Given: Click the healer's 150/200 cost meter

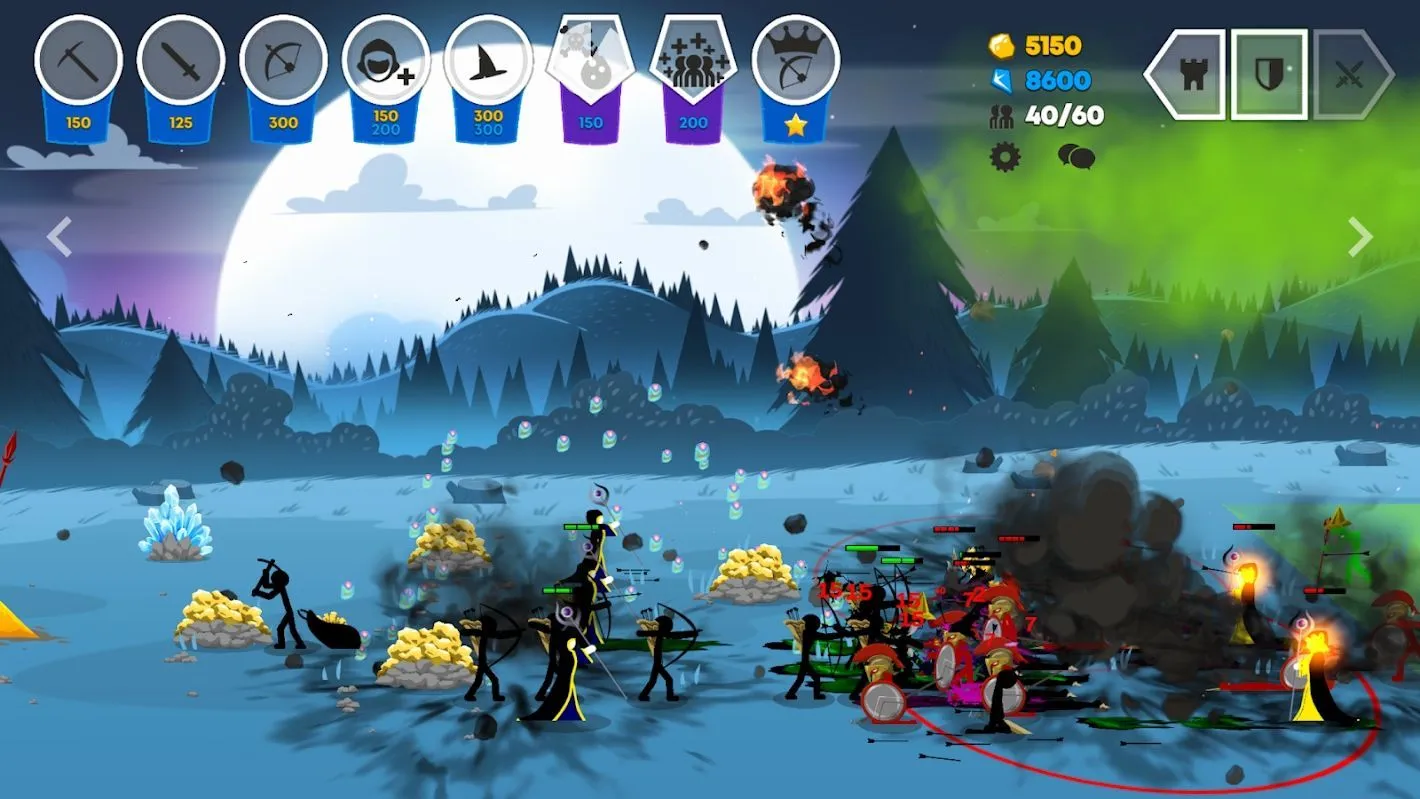Looking at the screenshot, I should click(x=384, y=122).
